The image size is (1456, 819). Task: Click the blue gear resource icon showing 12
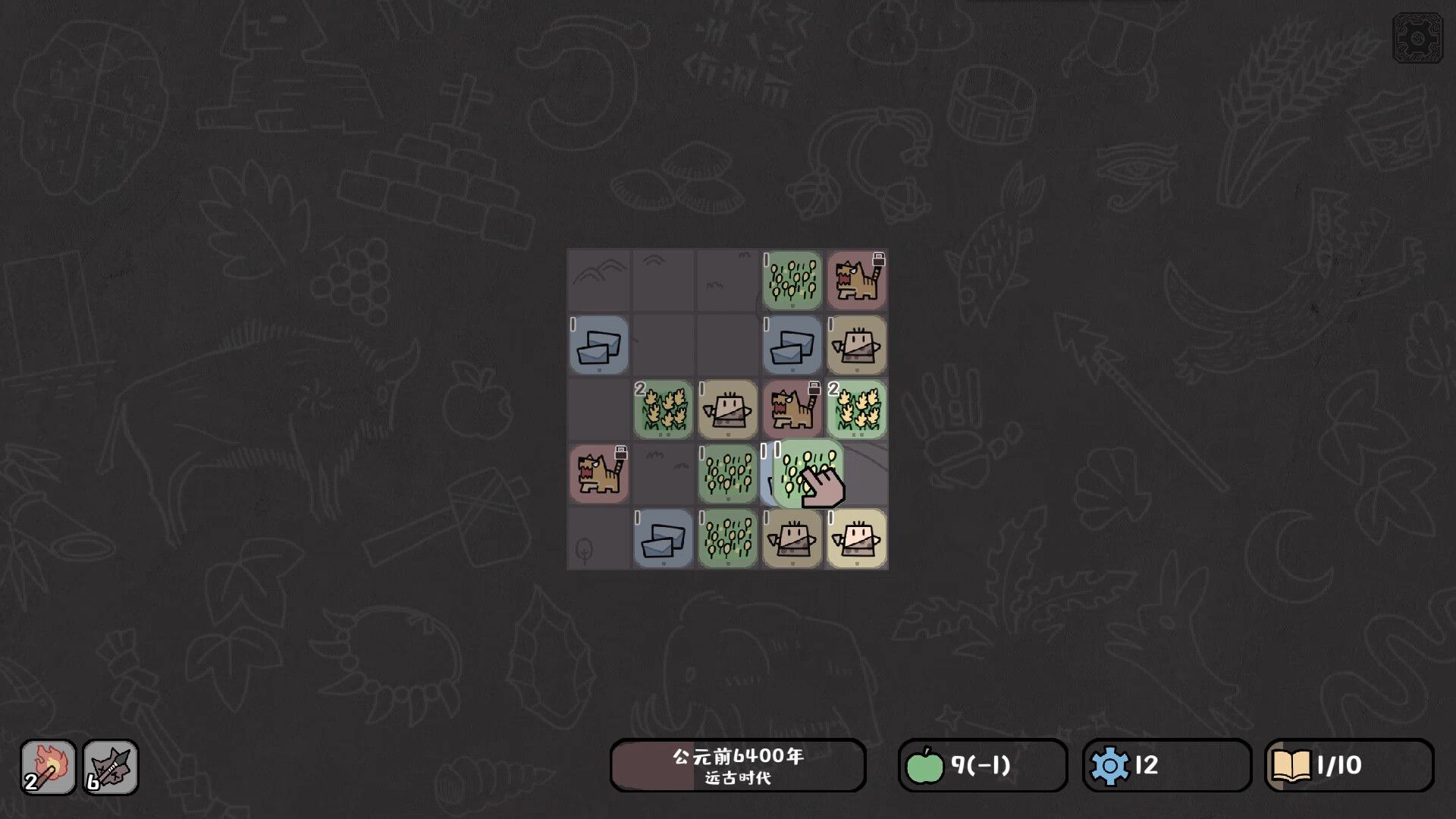click(x=1112, y=765)
